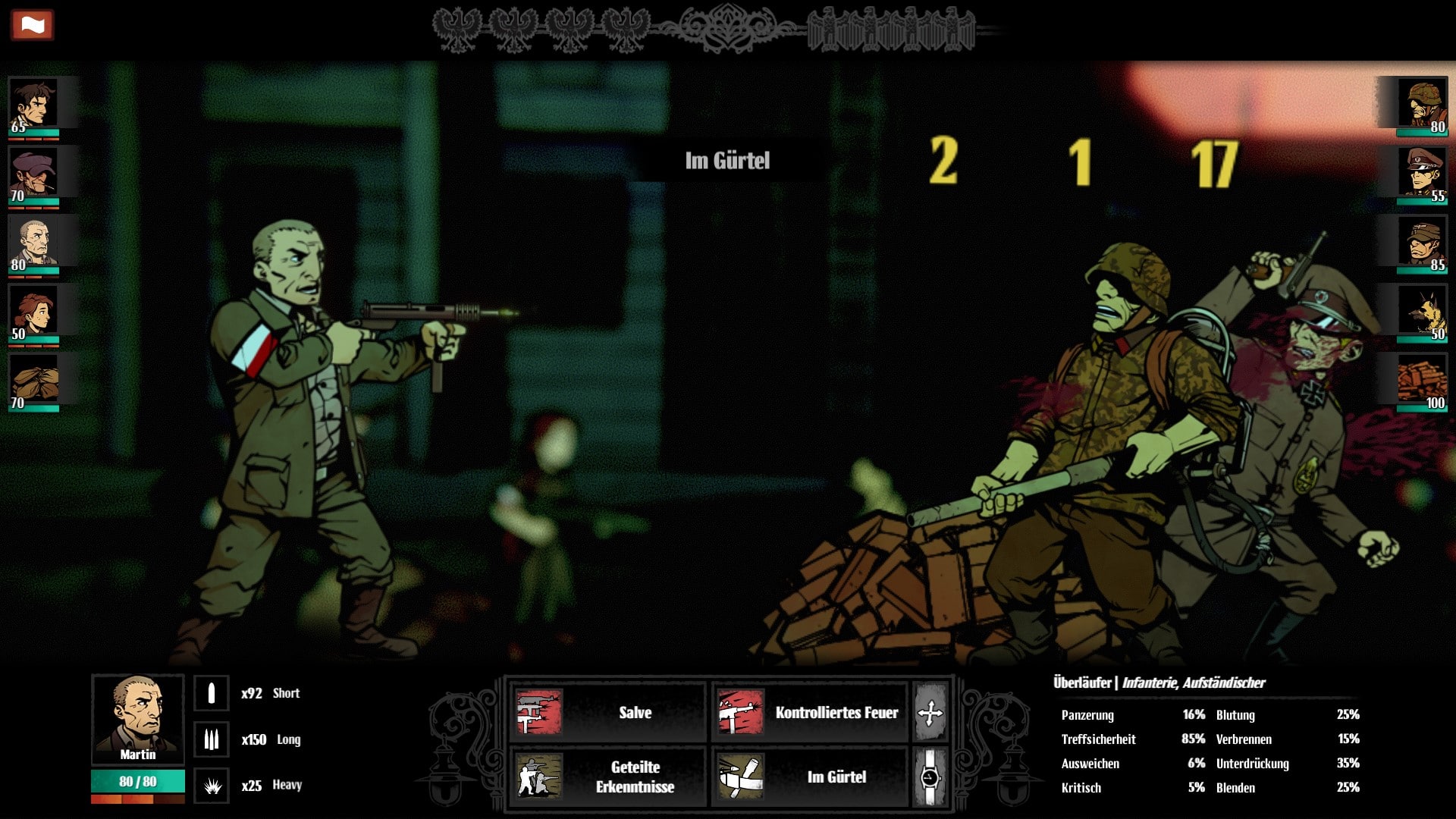Target the field-cap enemy portrait with 85 health
Screen dimensions: 1456x819
1423,244
